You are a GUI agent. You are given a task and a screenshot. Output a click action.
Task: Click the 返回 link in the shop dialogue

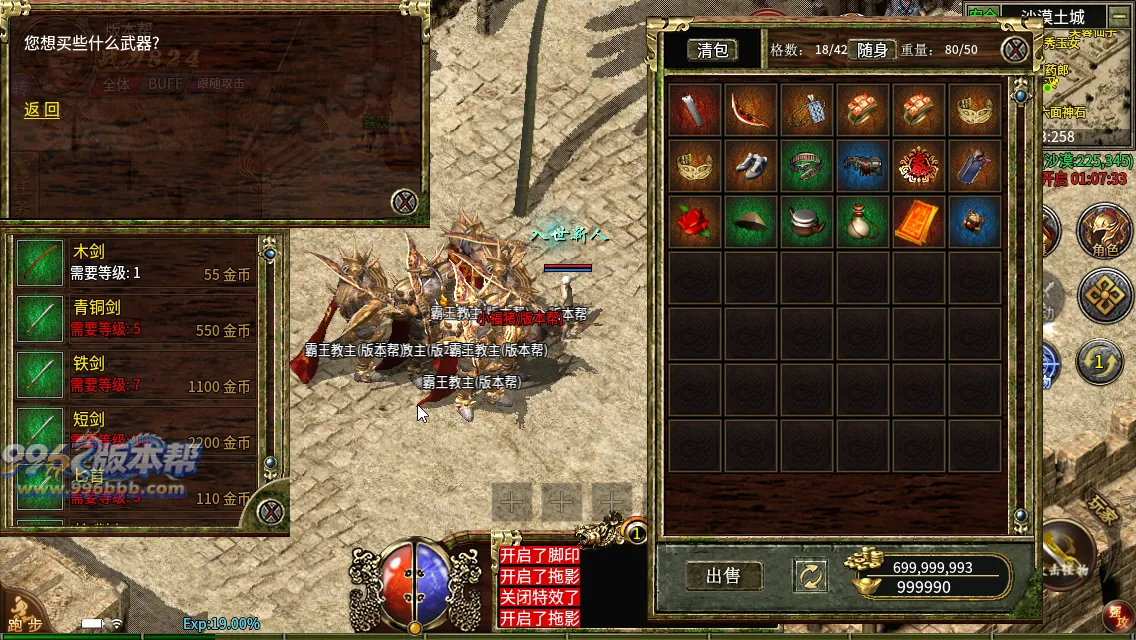click(x=42, y=110)
